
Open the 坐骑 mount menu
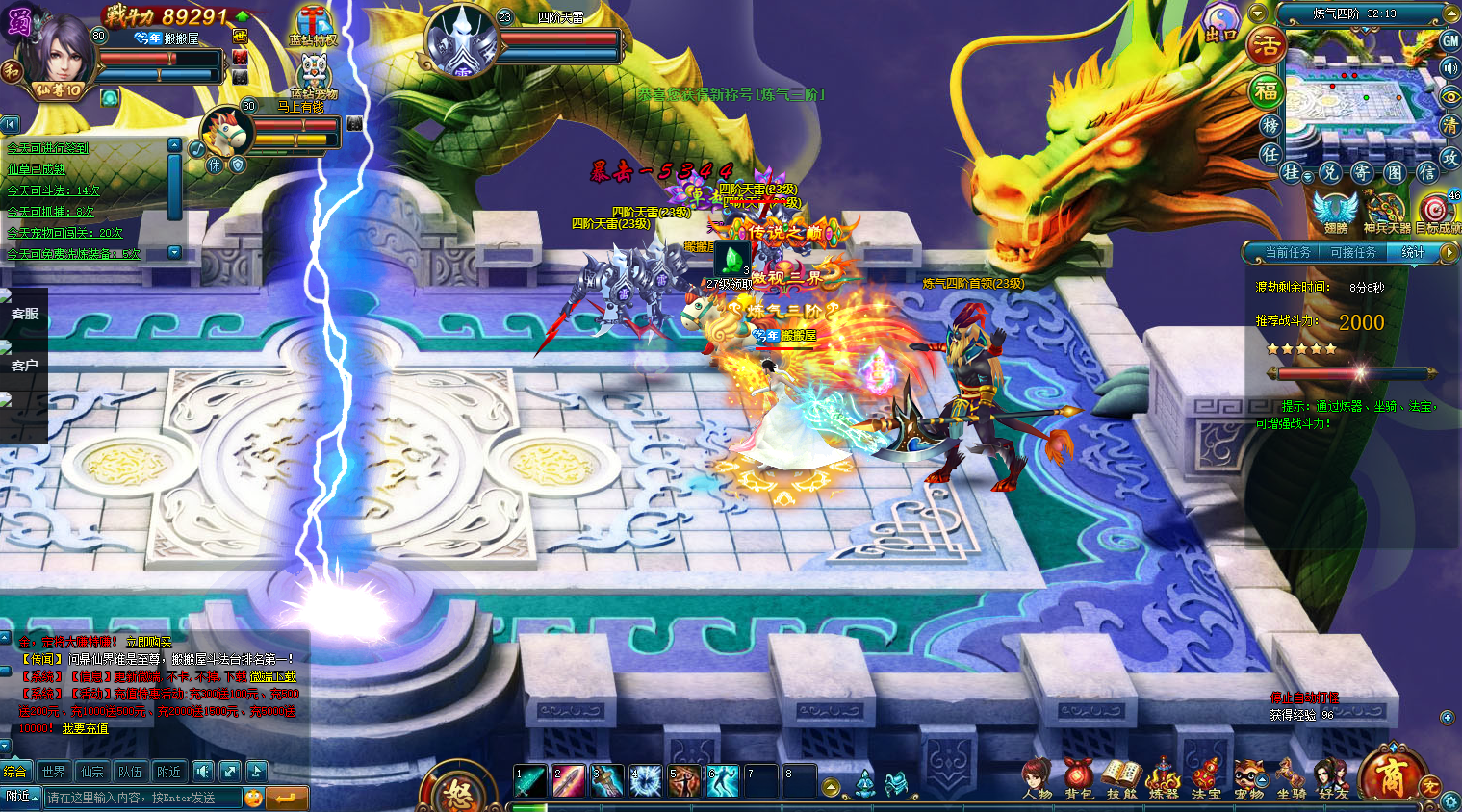pos(1291,777)
